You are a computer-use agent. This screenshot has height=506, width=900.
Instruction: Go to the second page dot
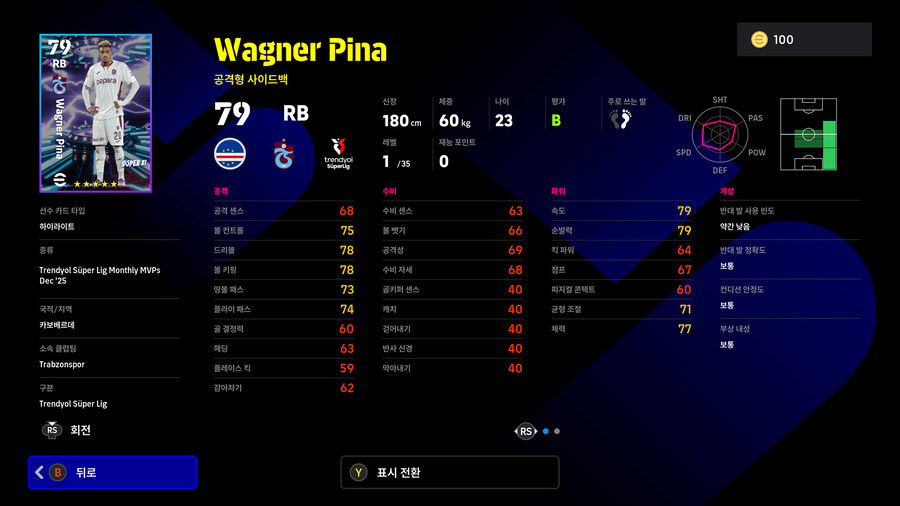(x=557, y=431)
